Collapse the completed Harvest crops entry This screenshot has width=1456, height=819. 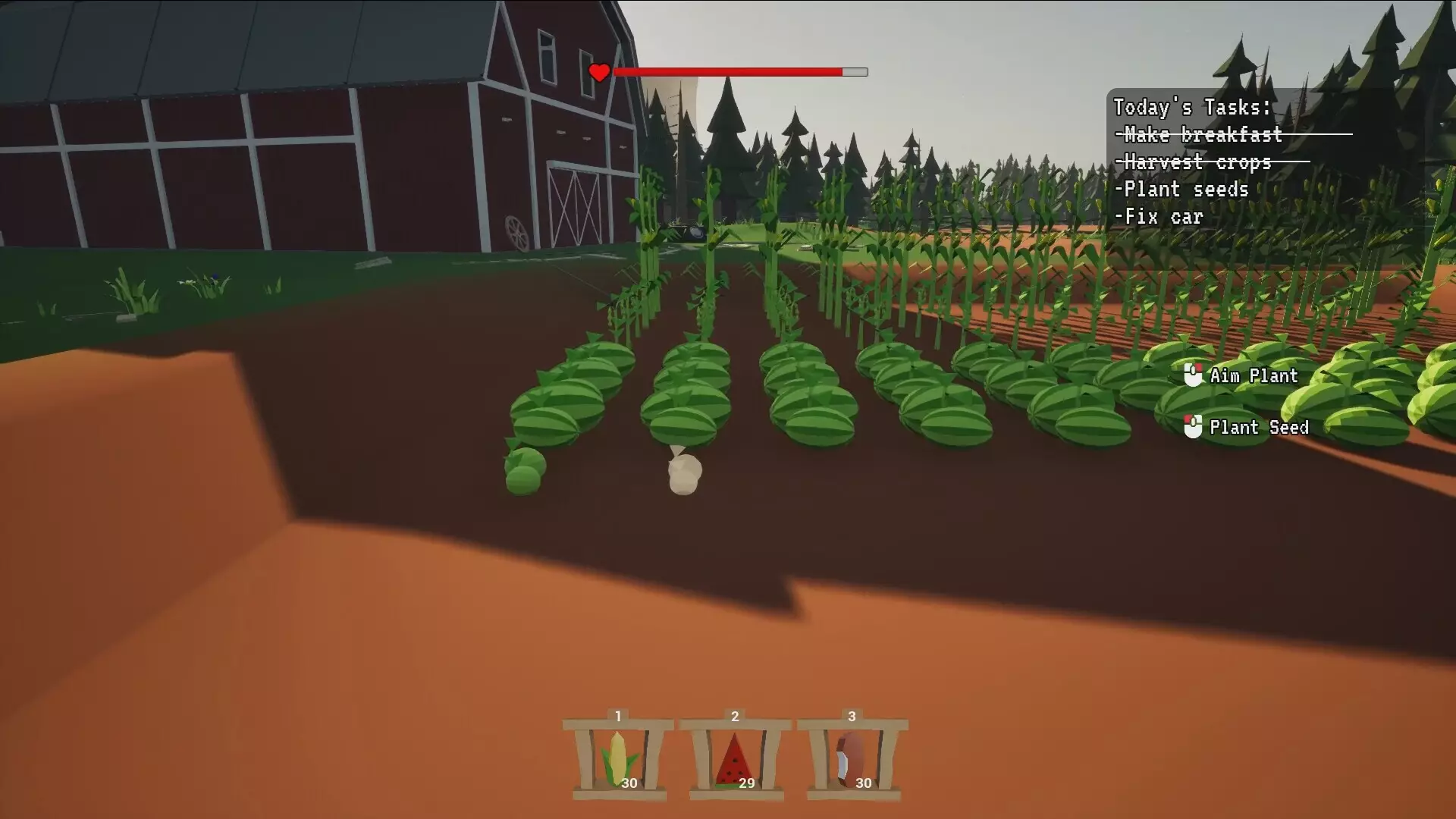(1196, 162)
